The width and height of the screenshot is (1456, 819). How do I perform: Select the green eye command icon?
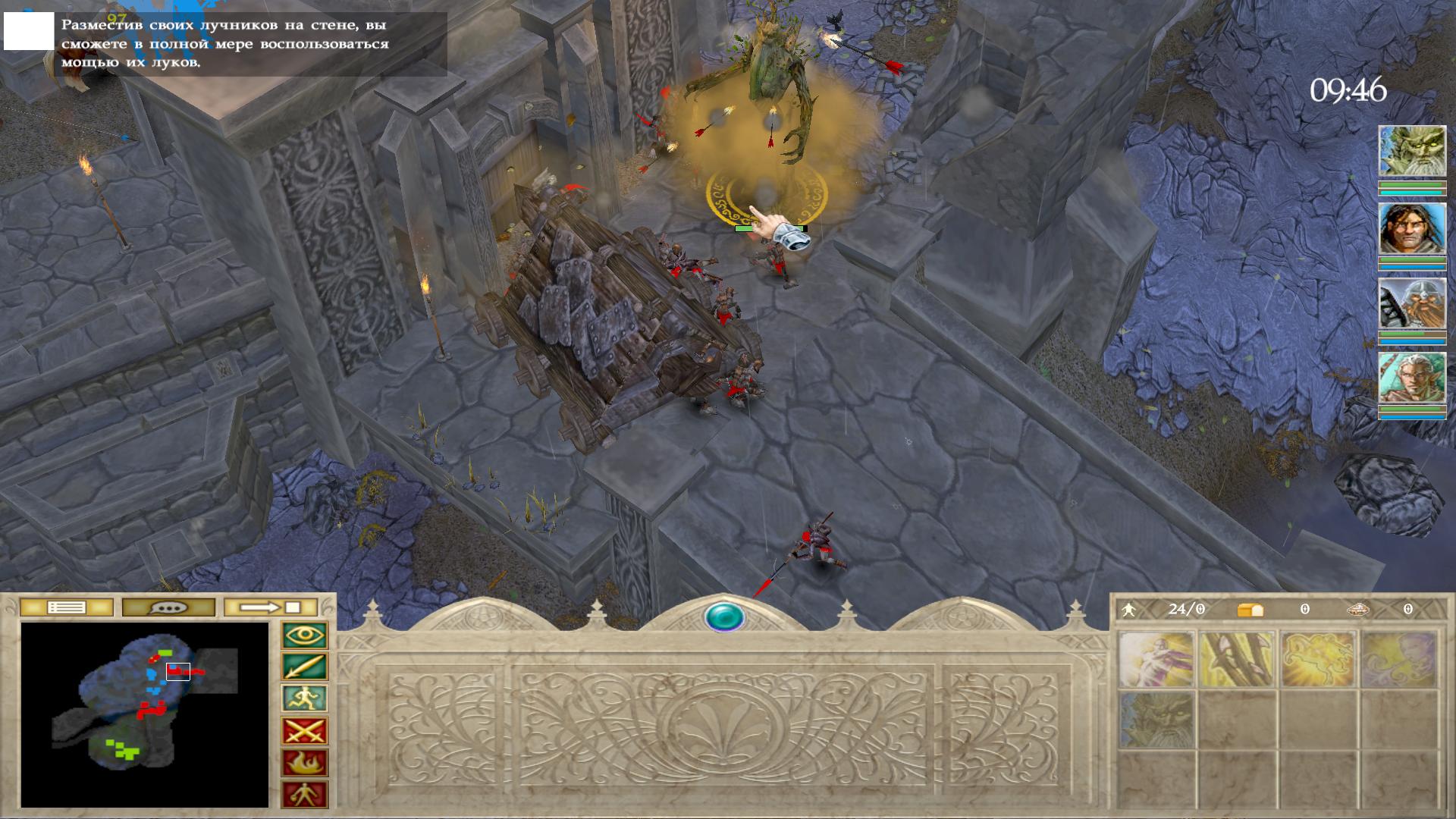pyautogui.click(x=305, y=635)
